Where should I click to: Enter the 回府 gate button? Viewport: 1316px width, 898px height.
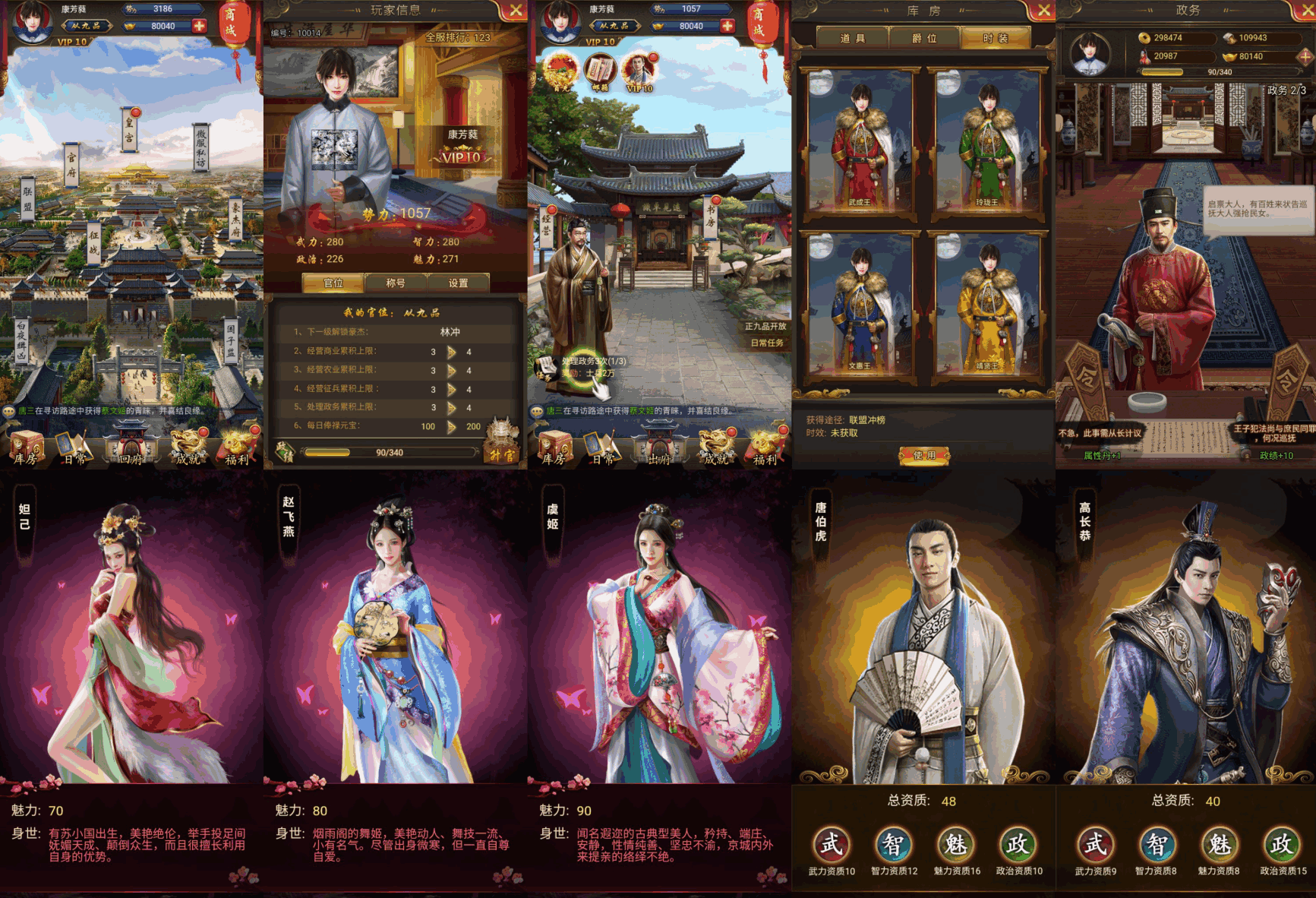click(131, 450)
